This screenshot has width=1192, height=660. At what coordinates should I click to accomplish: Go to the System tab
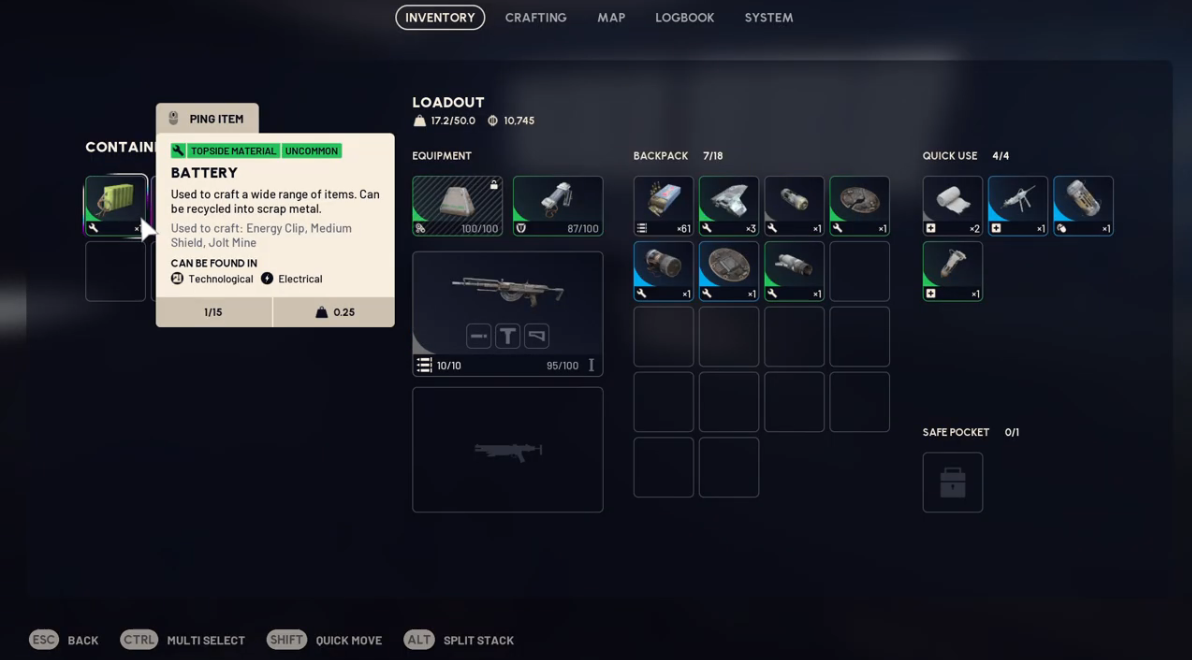768,18
